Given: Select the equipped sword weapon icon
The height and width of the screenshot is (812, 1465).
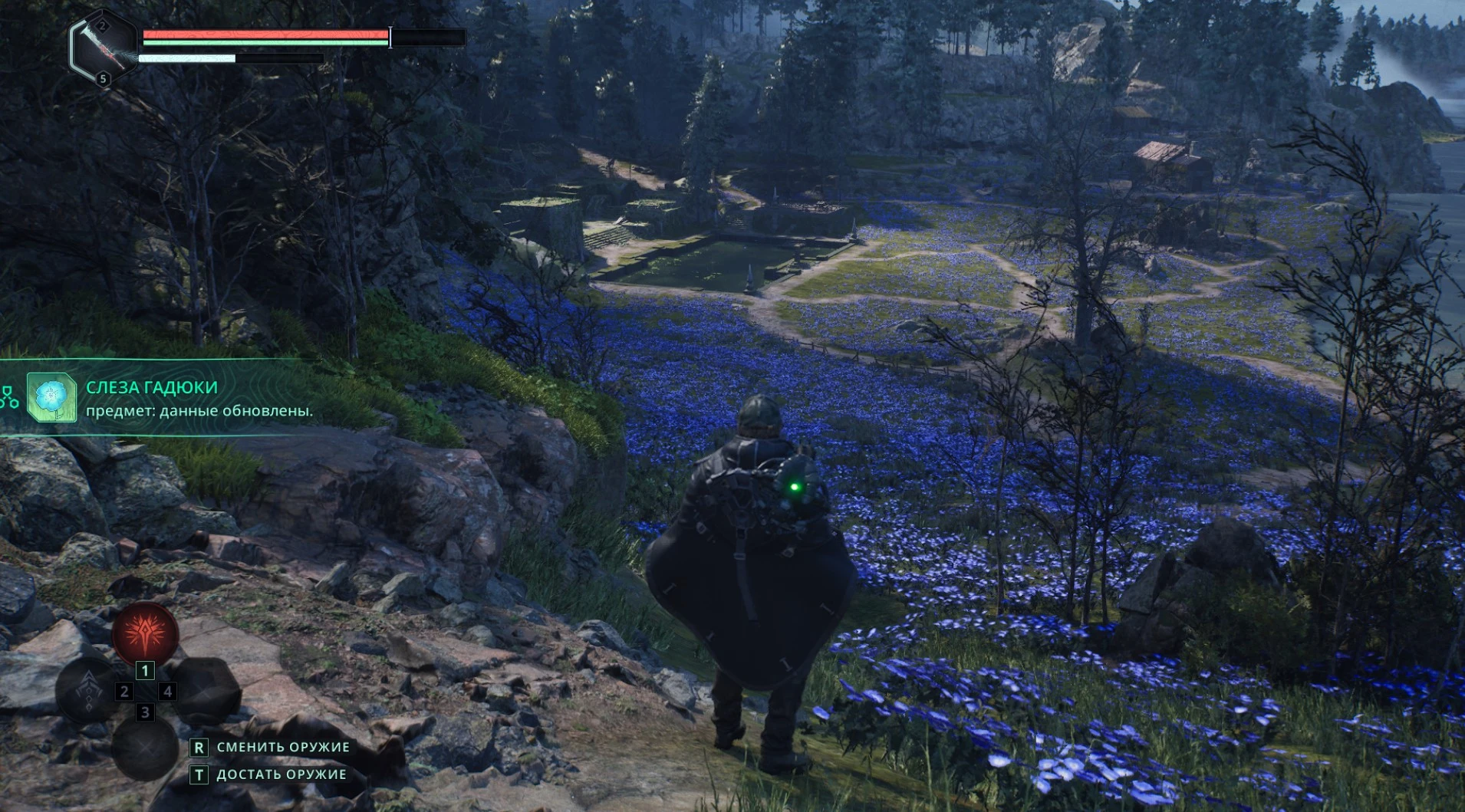Looking at the screenshot, I should [103, 48].
